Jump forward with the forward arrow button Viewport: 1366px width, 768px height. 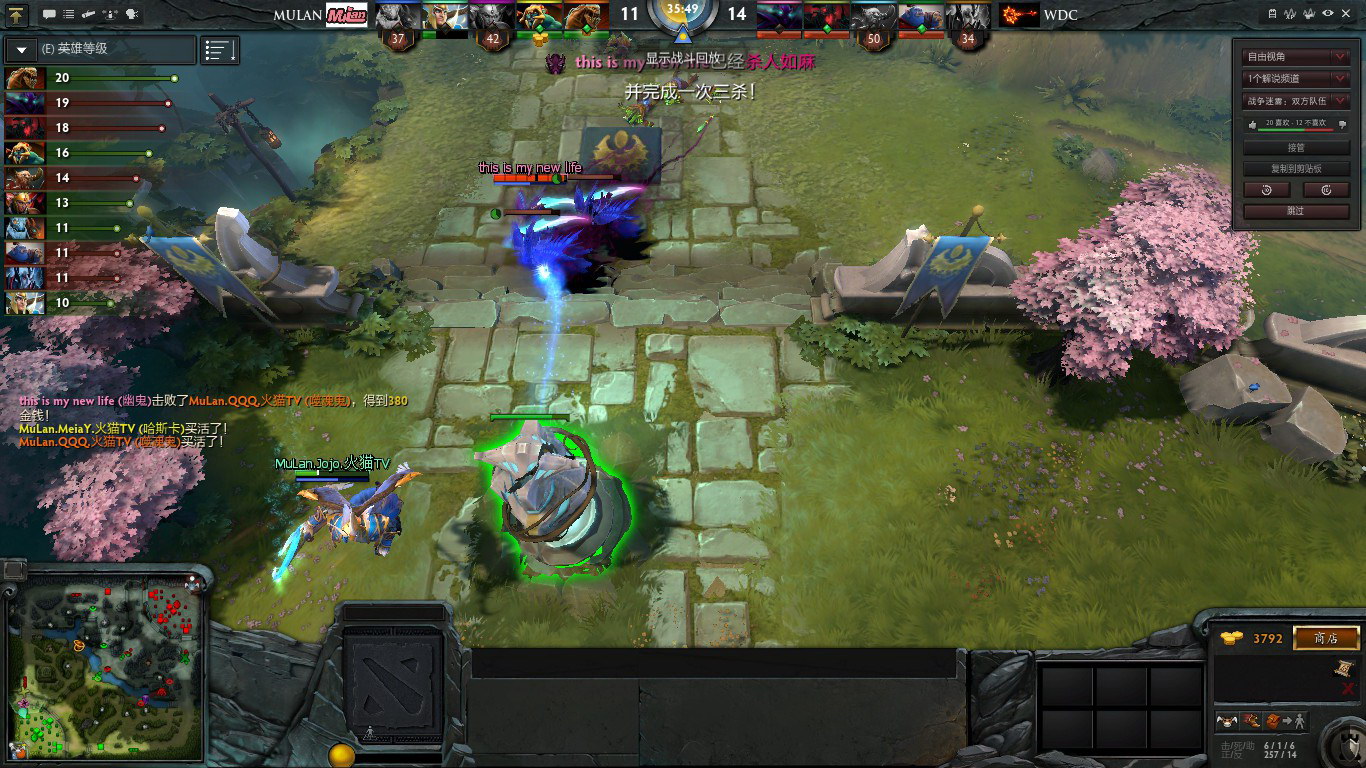[1327, 190]
